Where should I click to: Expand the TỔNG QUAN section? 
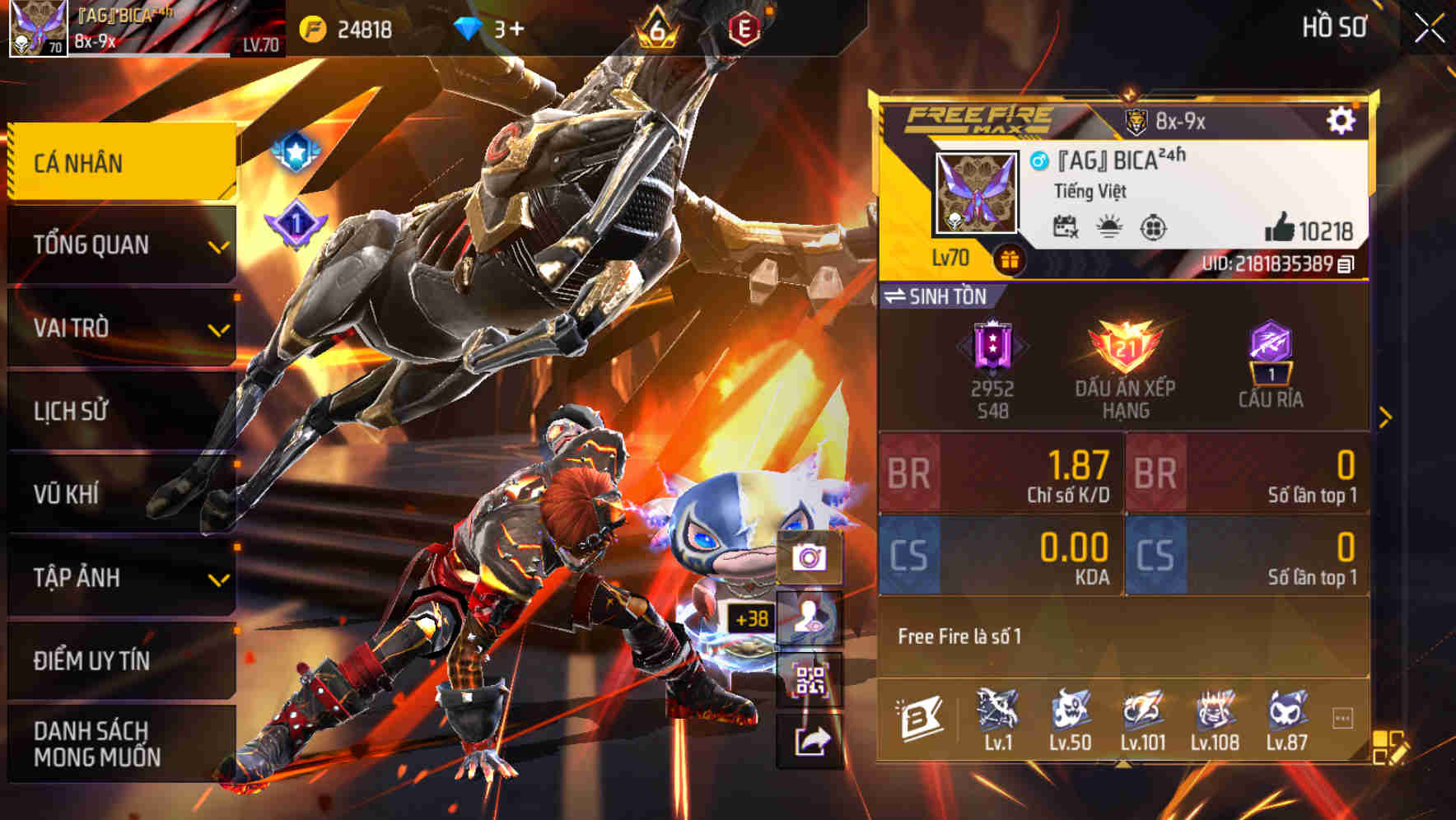(x=119, y=245)
